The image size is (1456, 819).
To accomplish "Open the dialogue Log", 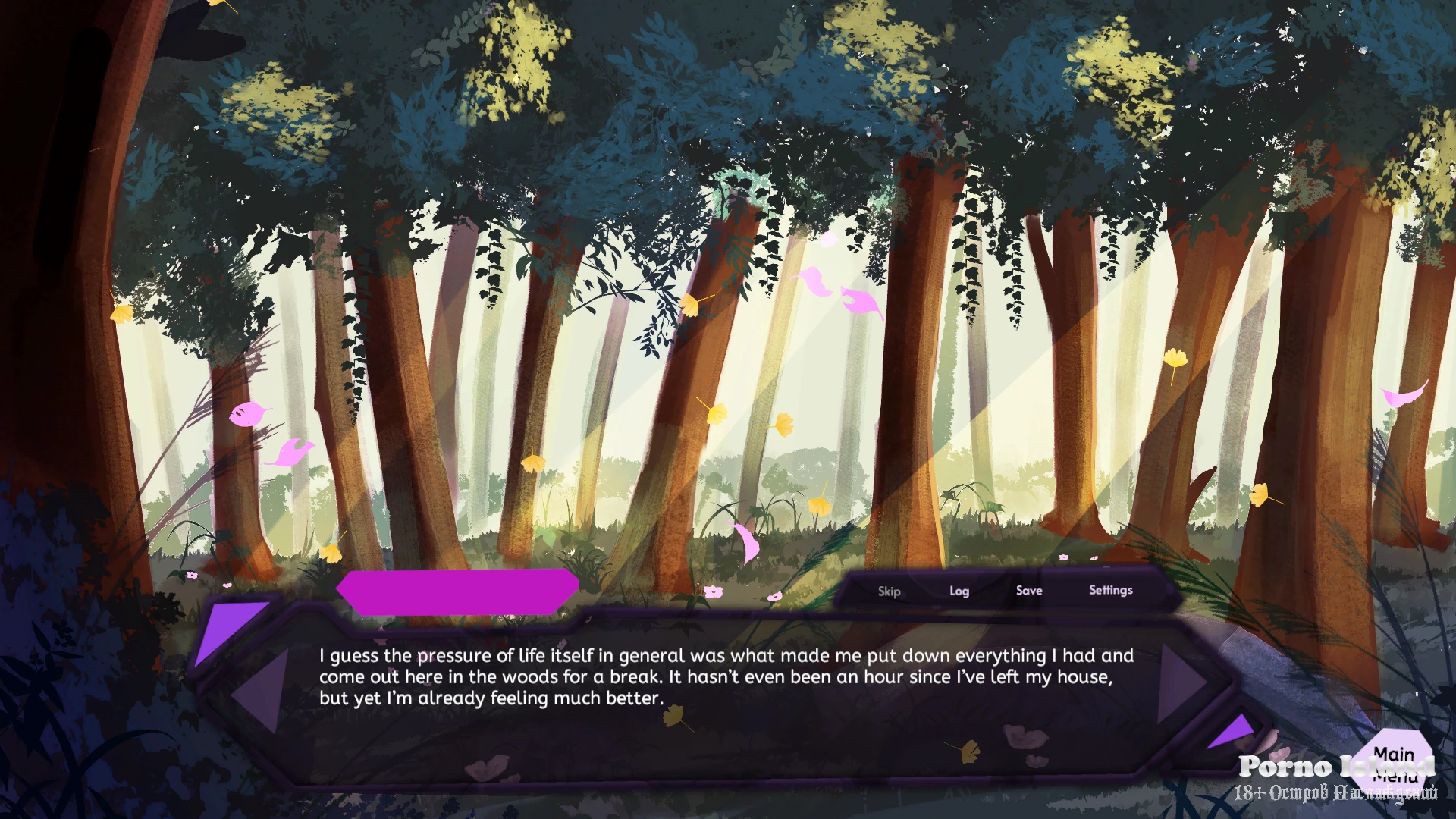I will pyautogui.click(x=959, y=591).
